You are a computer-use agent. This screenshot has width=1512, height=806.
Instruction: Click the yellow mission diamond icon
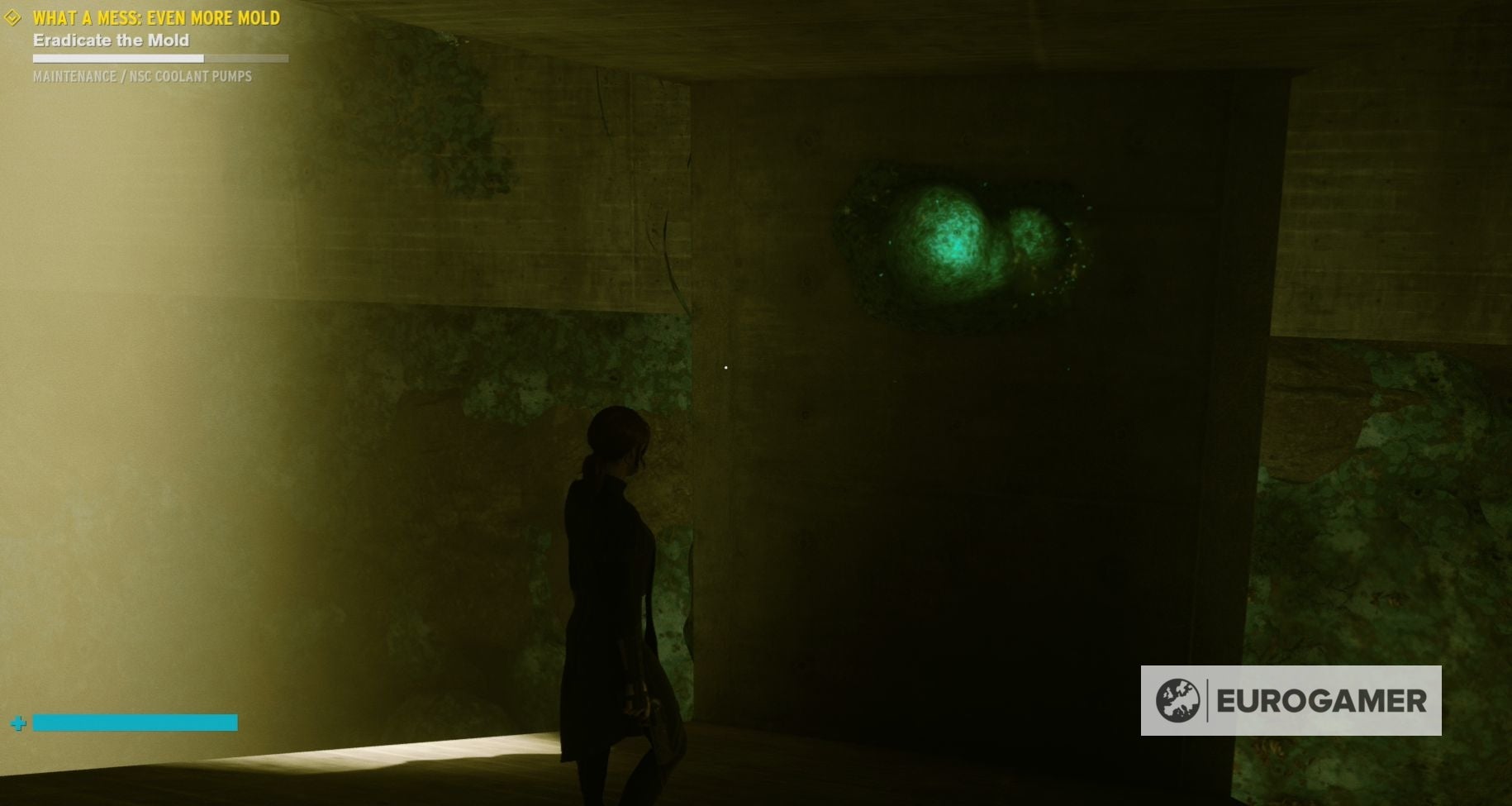(12, 17)
